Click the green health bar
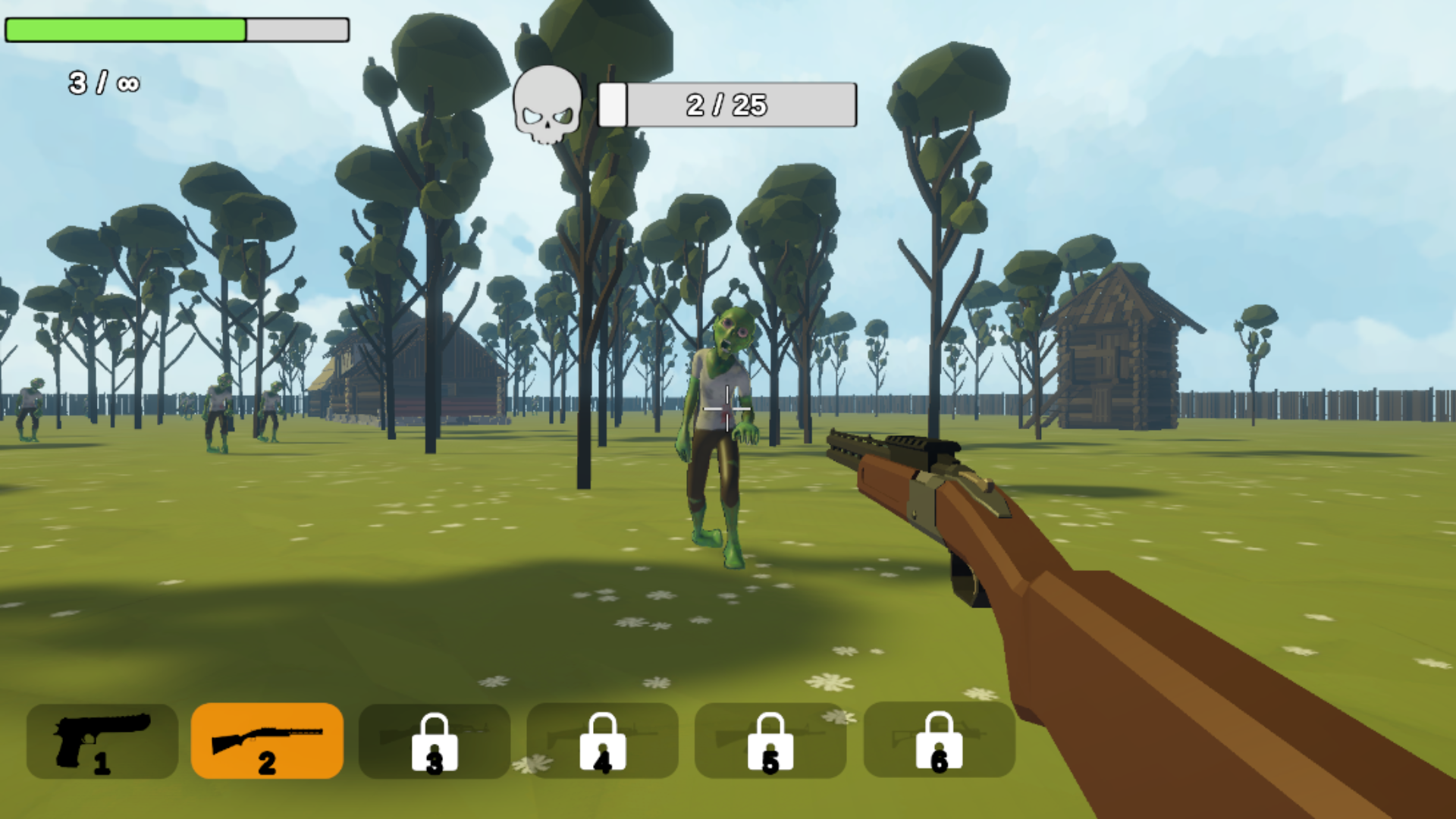This screenshot has height=819, width=1456. pos(125,30)
